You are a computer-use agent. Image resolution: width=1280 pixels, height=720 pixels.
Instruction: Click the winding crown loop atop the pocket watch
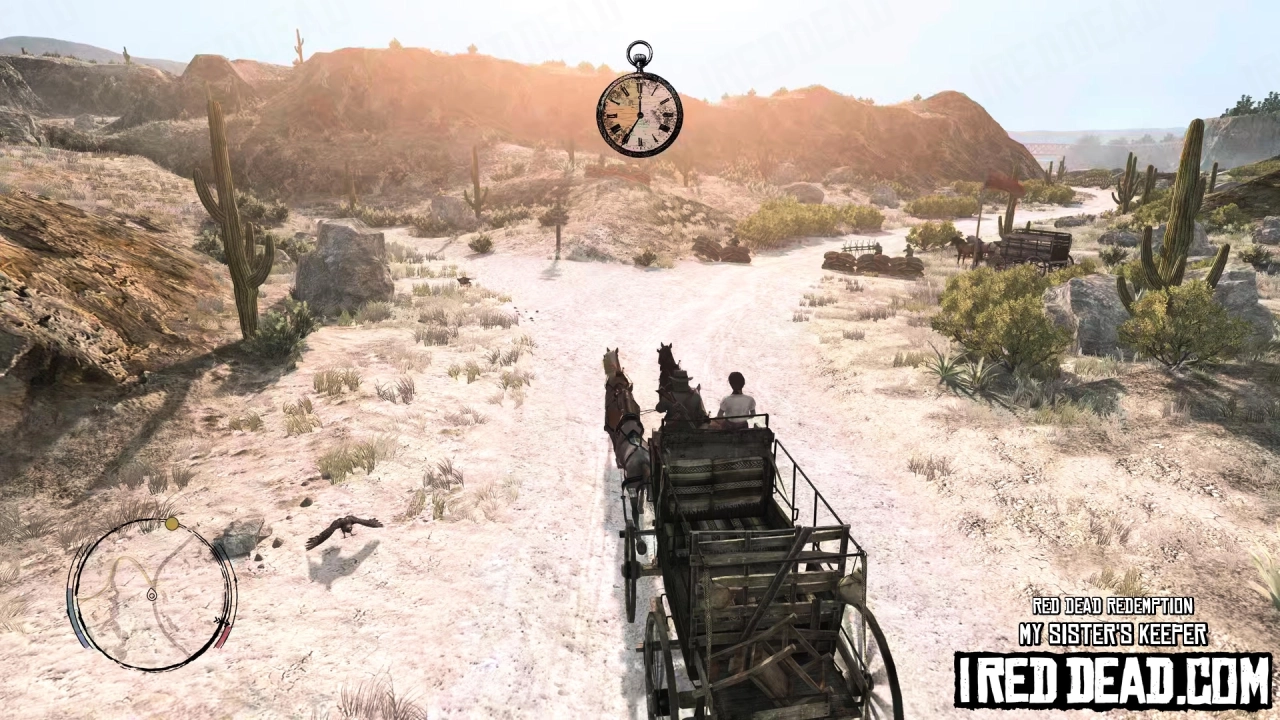click(640, 53)
